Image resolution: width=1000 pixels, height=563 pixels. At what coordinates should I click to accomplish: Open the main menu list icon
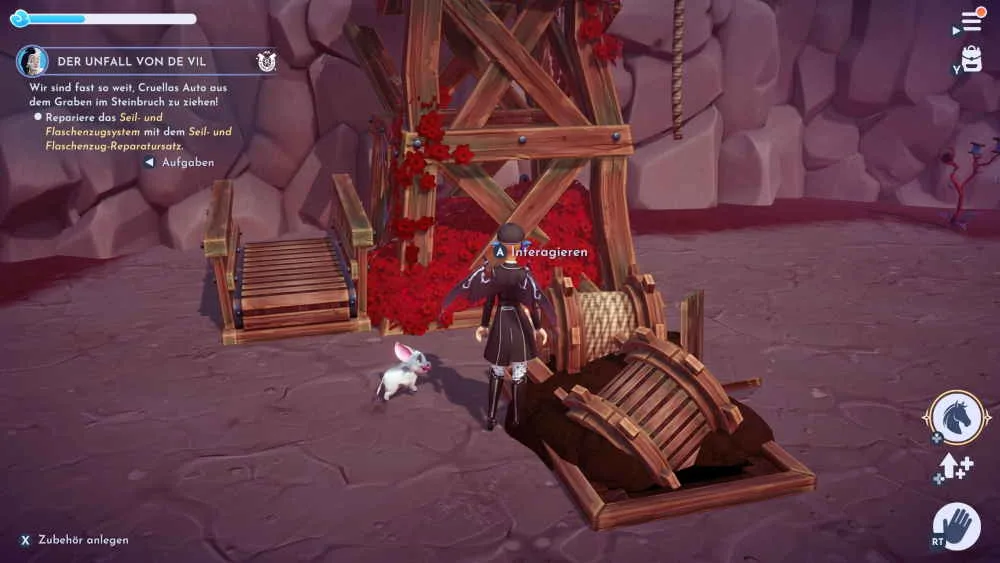[x=971, y=20]
